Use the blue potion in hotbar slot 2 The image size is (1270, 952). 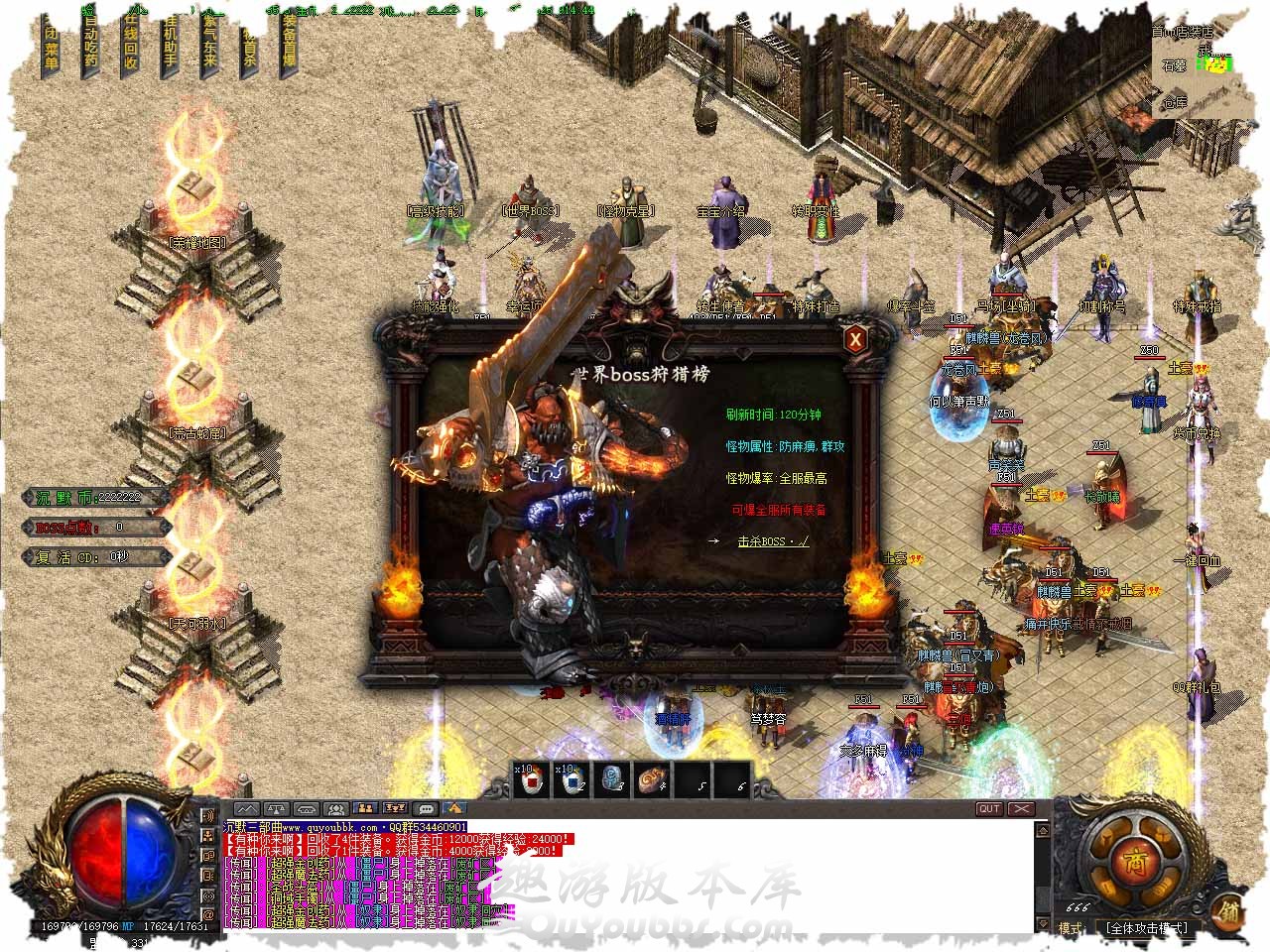[x=571, y=779]
